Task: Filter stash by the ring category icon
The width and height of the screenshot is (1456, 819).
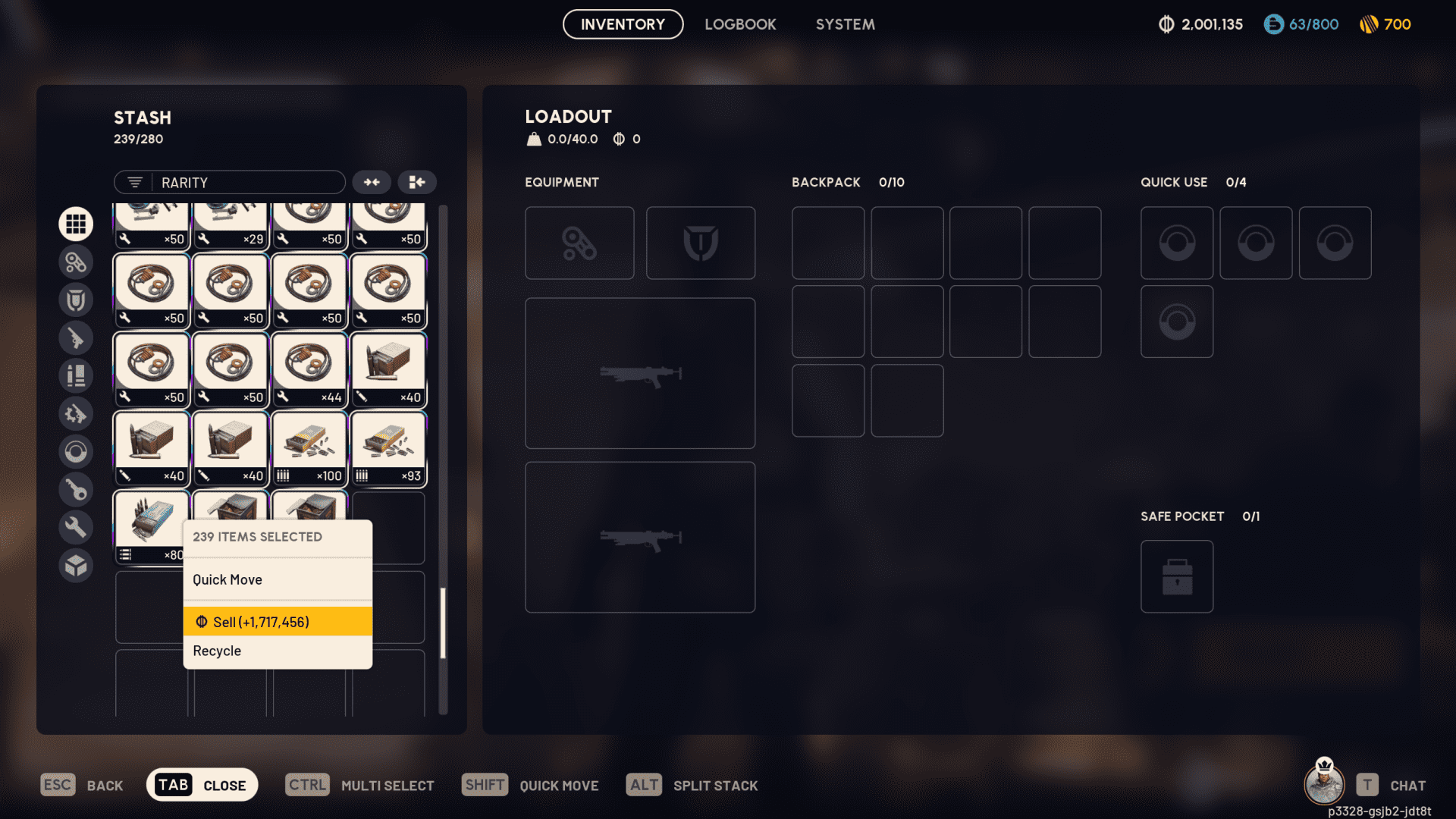Action: click(x=76, y=451)
